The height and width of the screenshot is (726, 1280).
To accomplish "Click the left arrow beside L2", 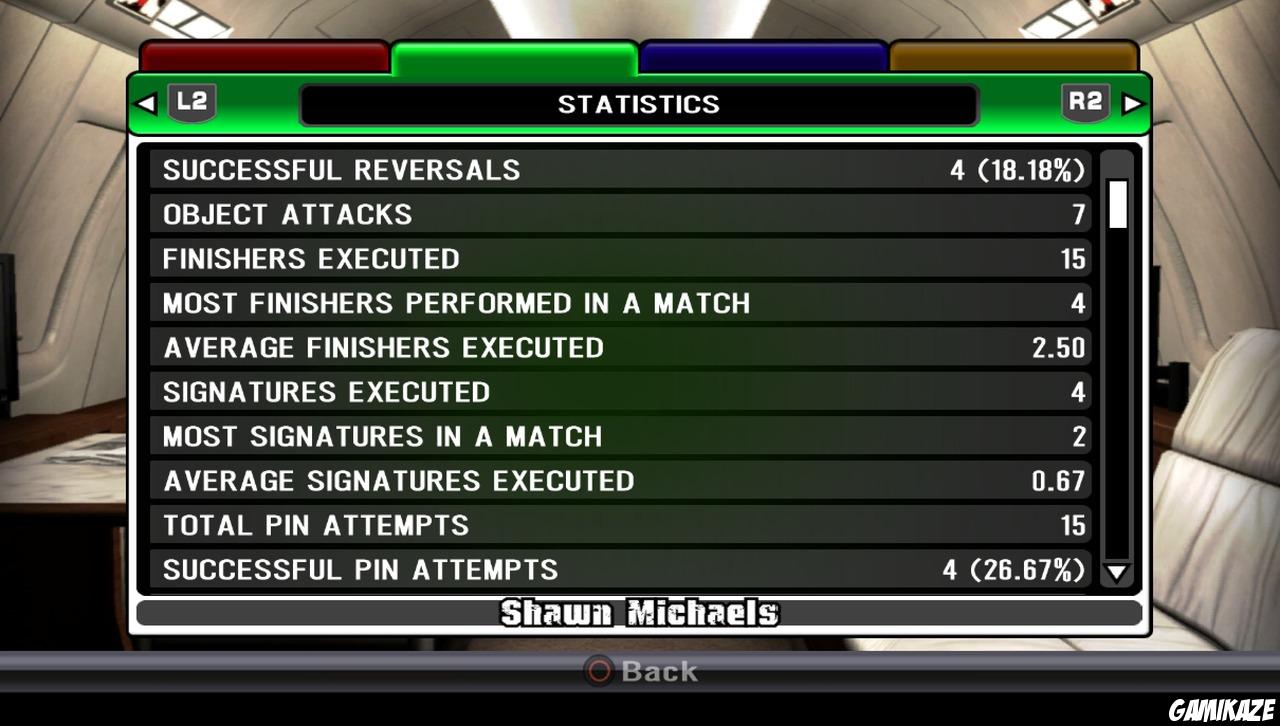I will tap(146, 103).
